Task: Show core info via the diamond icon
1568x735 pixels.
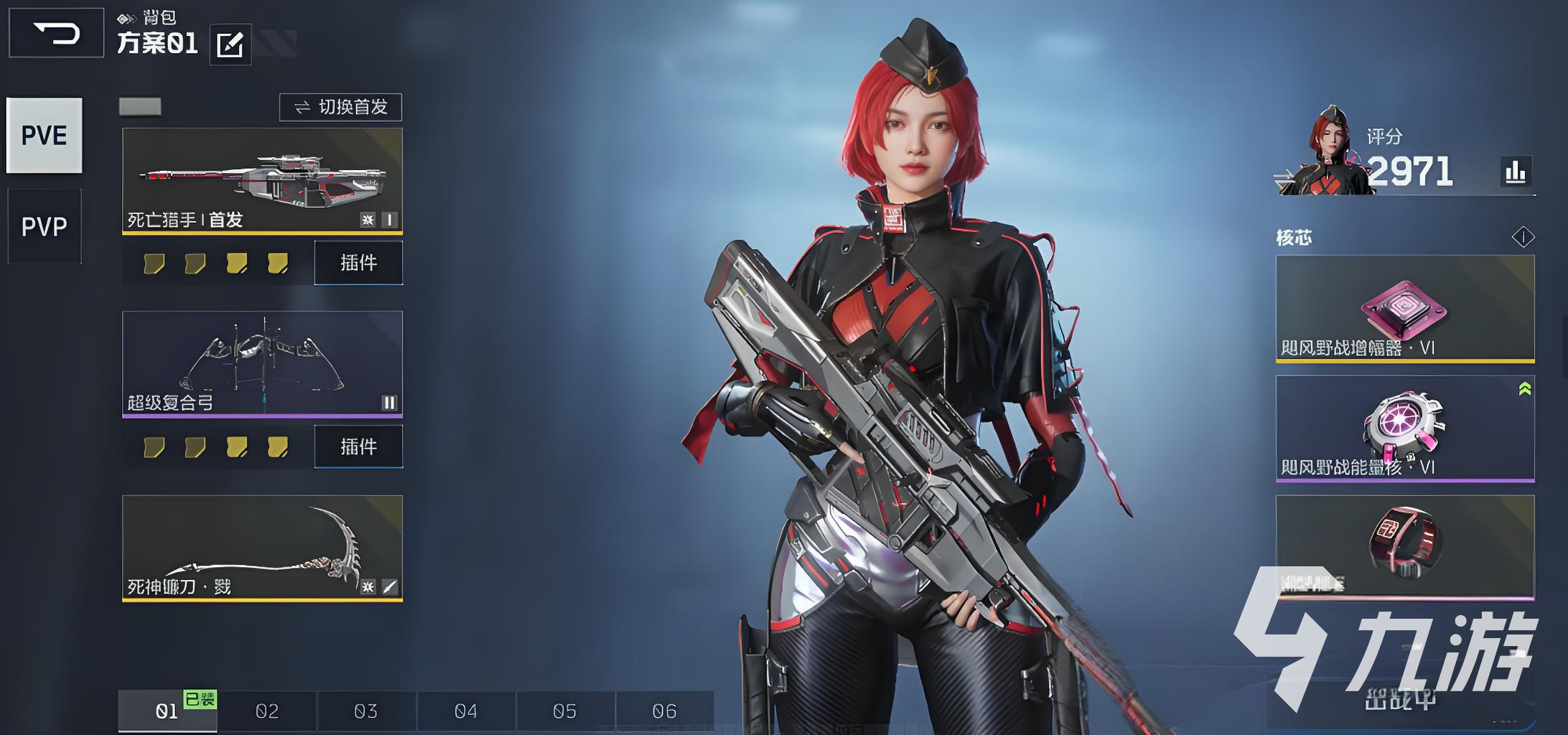Action: [x=1523, y=237]
